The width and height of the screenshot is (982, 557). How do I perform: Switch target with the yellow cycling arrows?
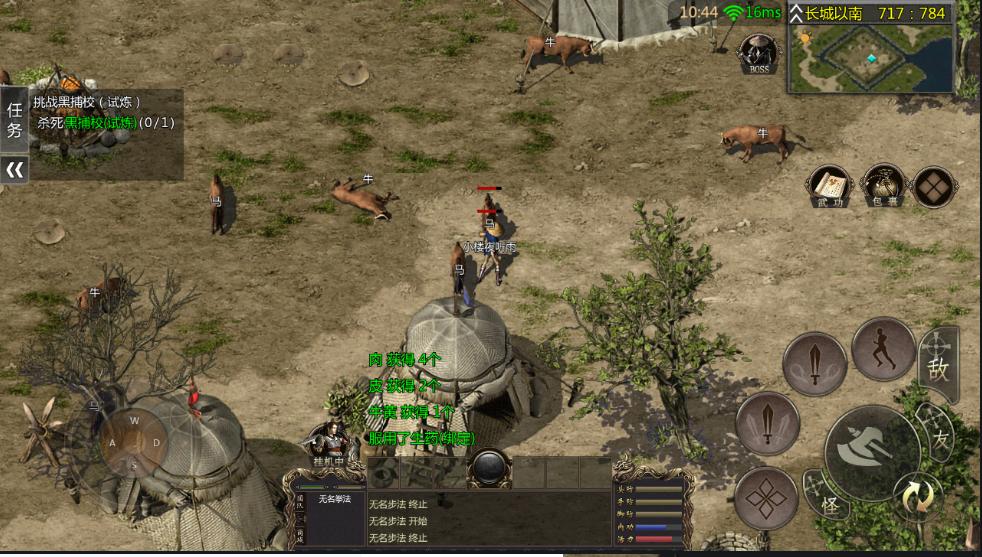coord(918,497)
